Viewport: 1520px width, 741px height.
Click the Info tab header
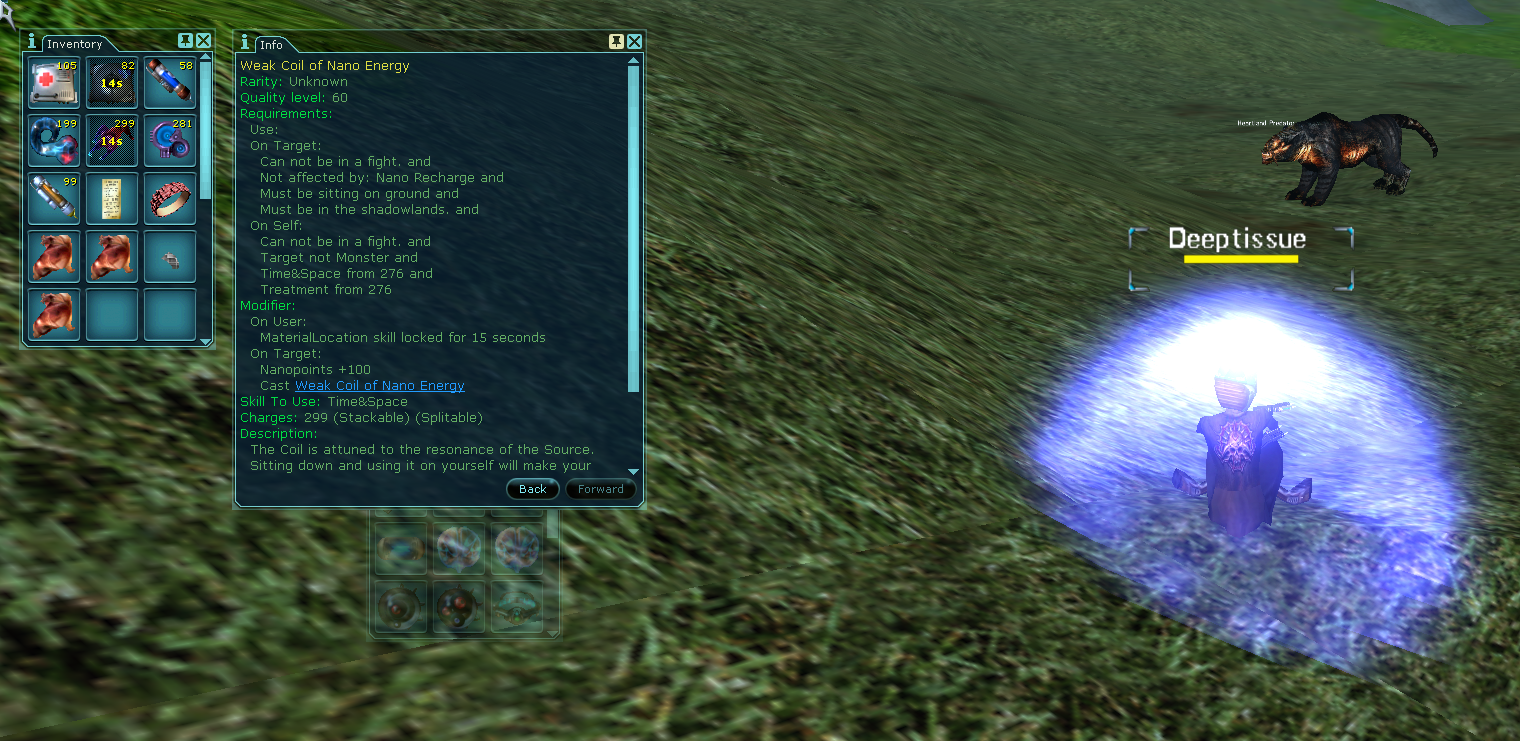[x=271, y=45]
